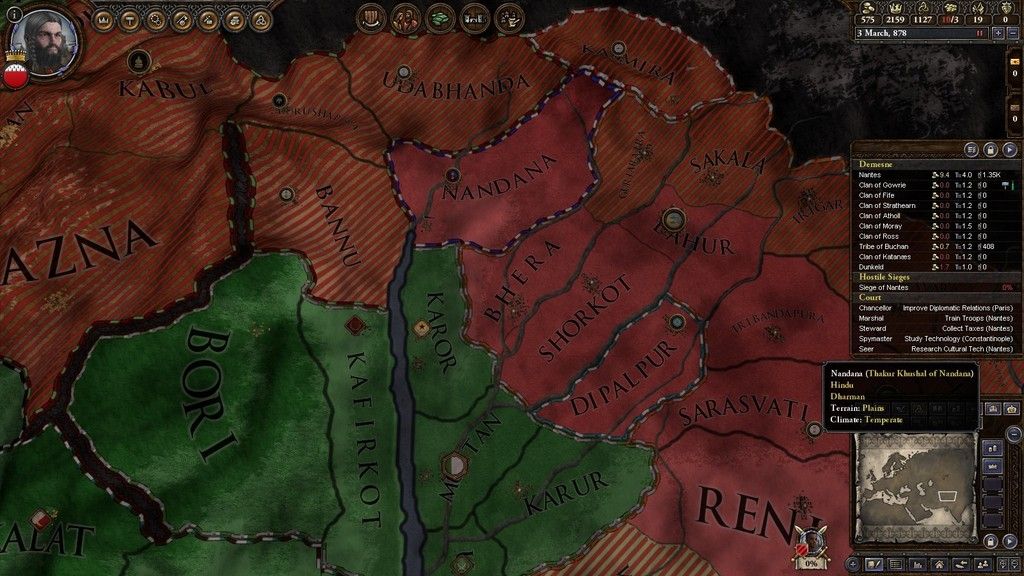Decrease game speed with the minus button
This screenshot has height=576, width=1024.
(1012, 33)
